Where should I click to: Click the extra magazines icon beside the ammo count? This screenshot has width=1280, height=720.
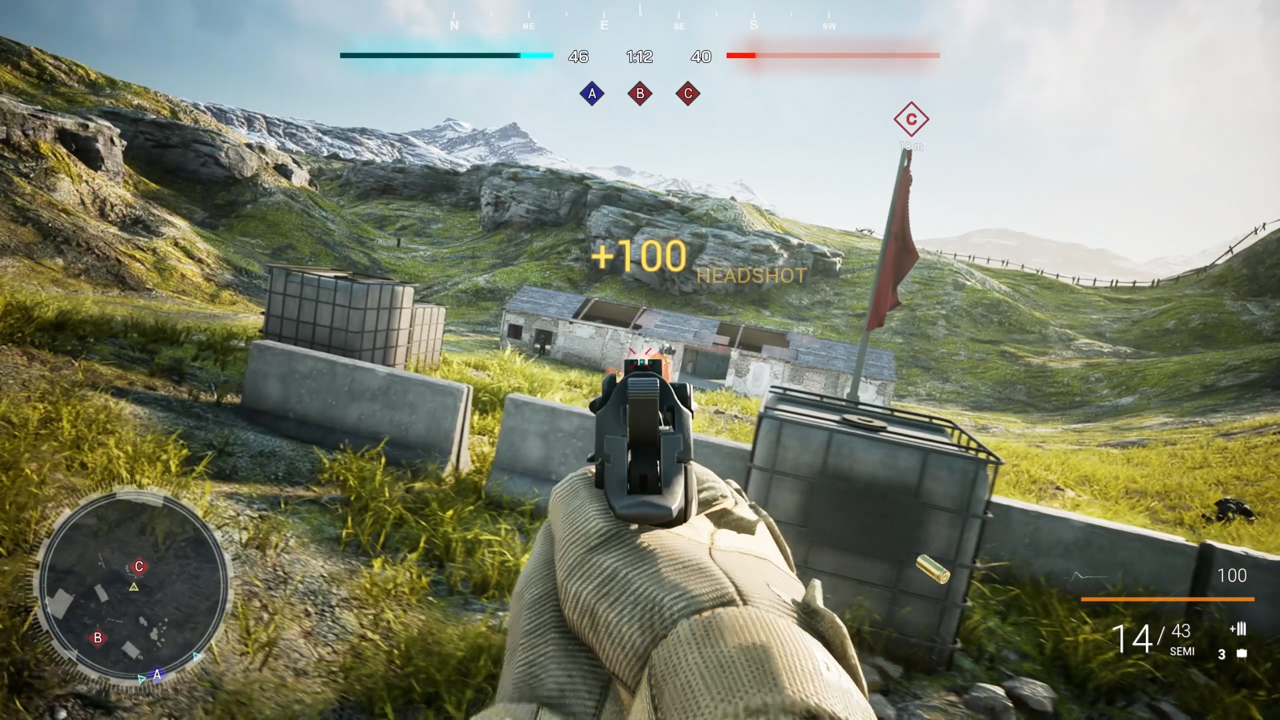coord(1238,629)
